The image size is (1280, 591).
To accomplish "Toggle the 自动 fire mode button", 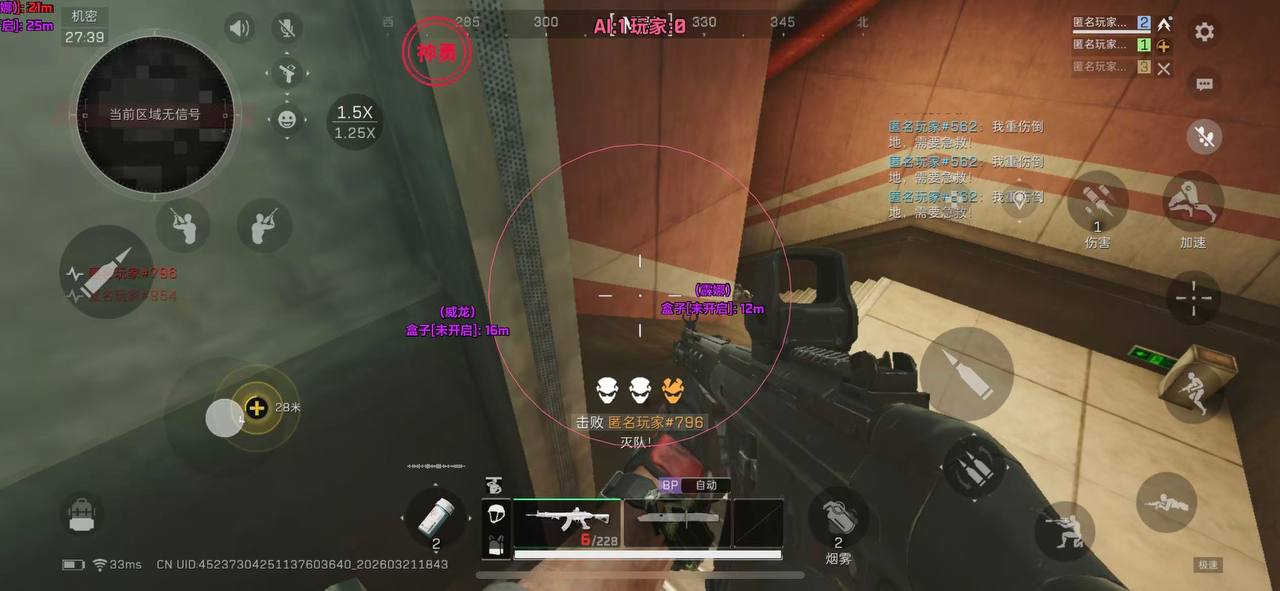I will (x=706, y=485).
